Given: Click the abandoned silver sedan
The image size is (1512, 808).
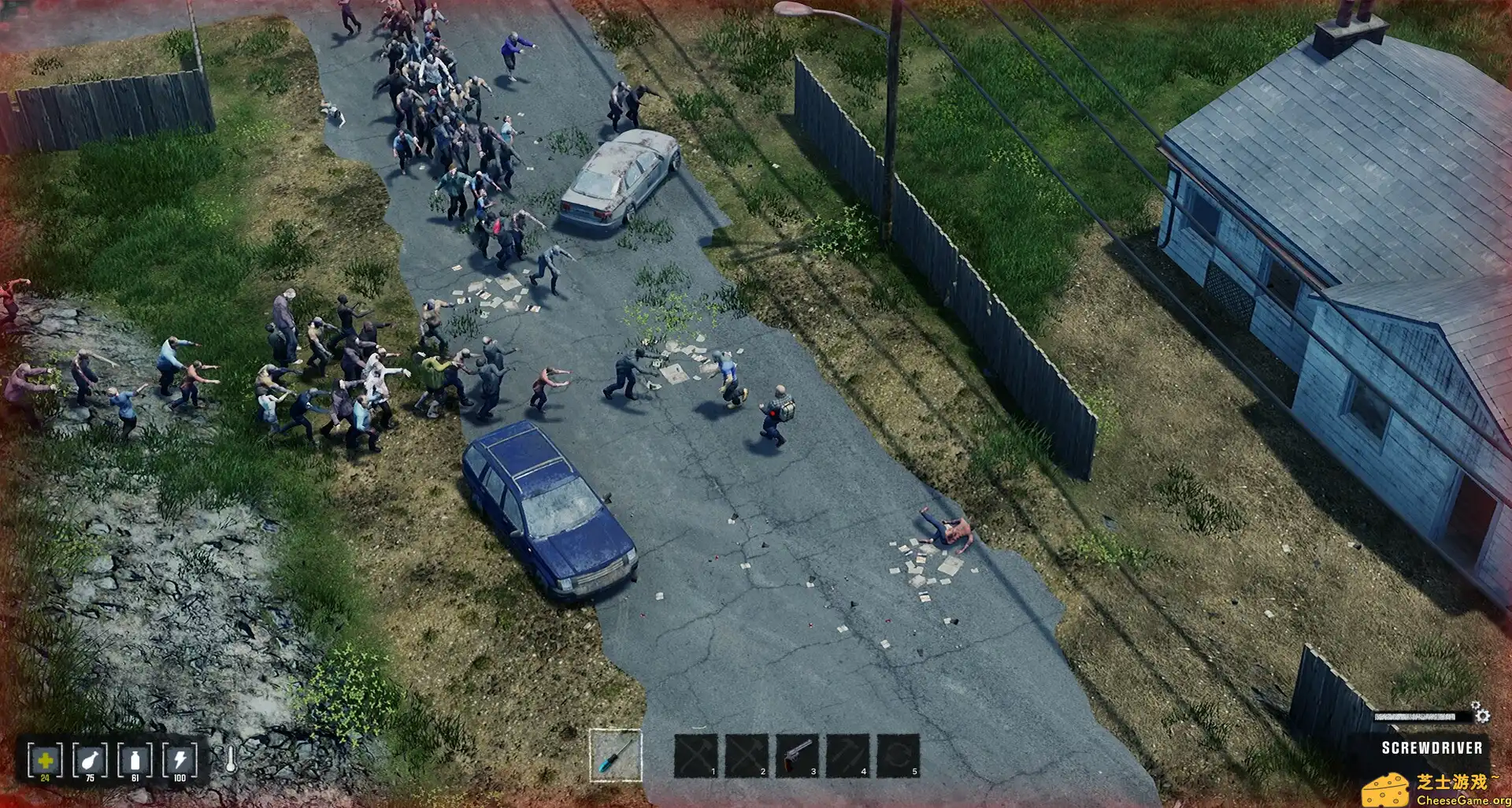Looking at the screenshot, I should [x=622, y=181].
